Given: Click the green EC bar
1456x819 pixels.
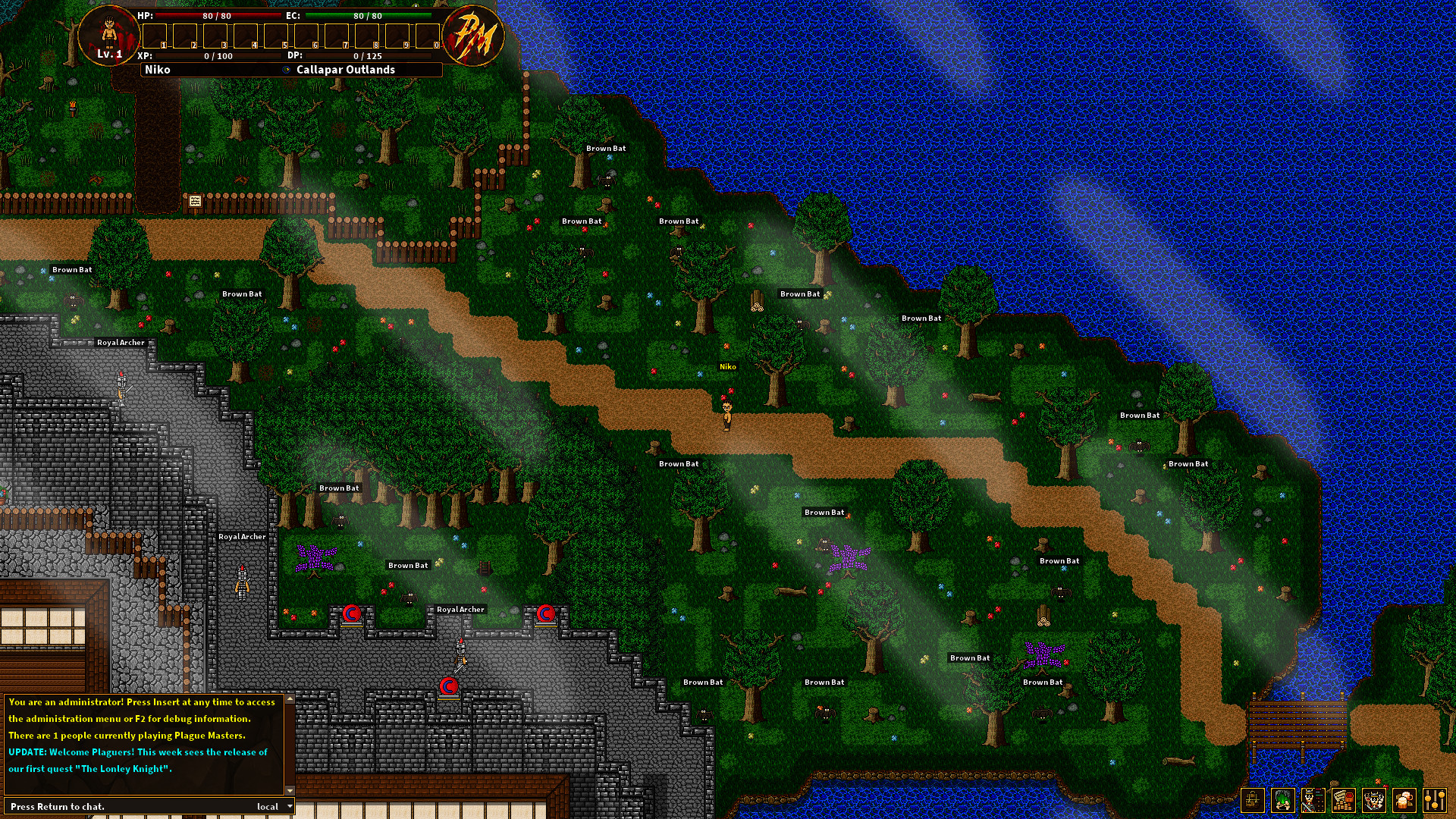Looking at the screenshot, I should tap(369, 15).
